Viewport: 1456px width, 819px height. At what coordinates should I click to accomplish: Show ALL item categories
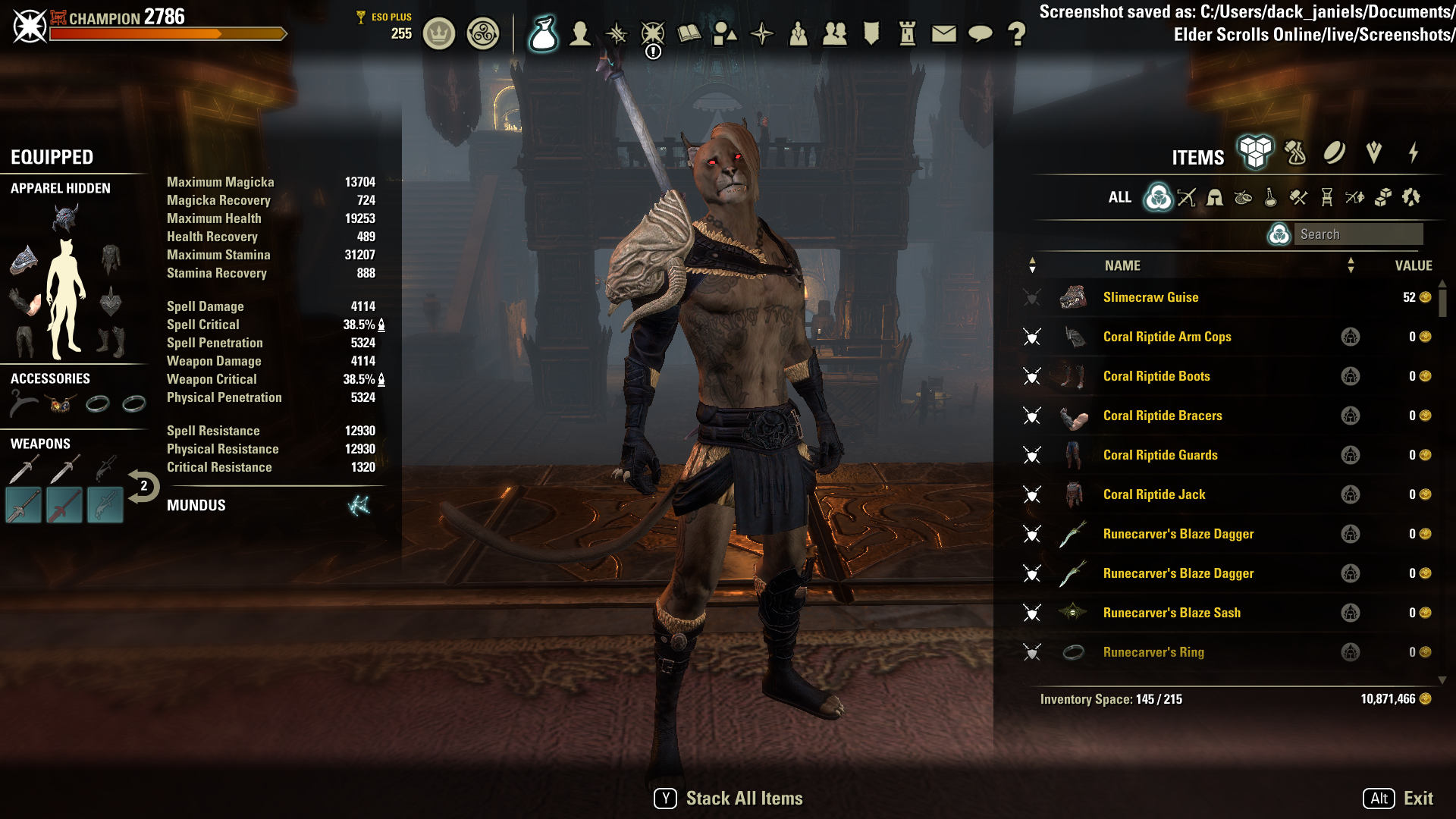[x=1119, y=197]
